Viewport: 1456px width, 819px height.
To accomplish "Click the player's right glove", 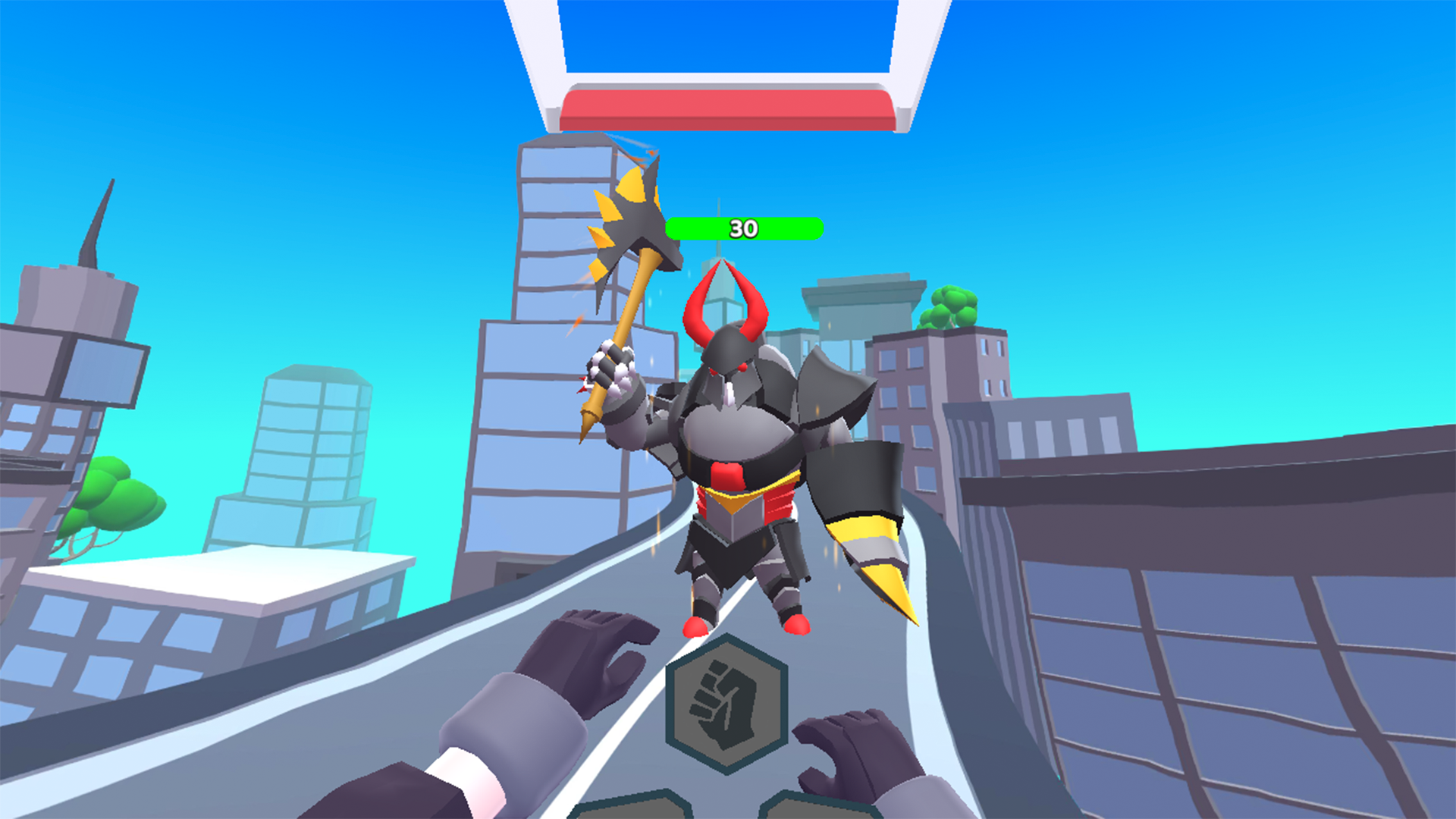I will 857,751.
